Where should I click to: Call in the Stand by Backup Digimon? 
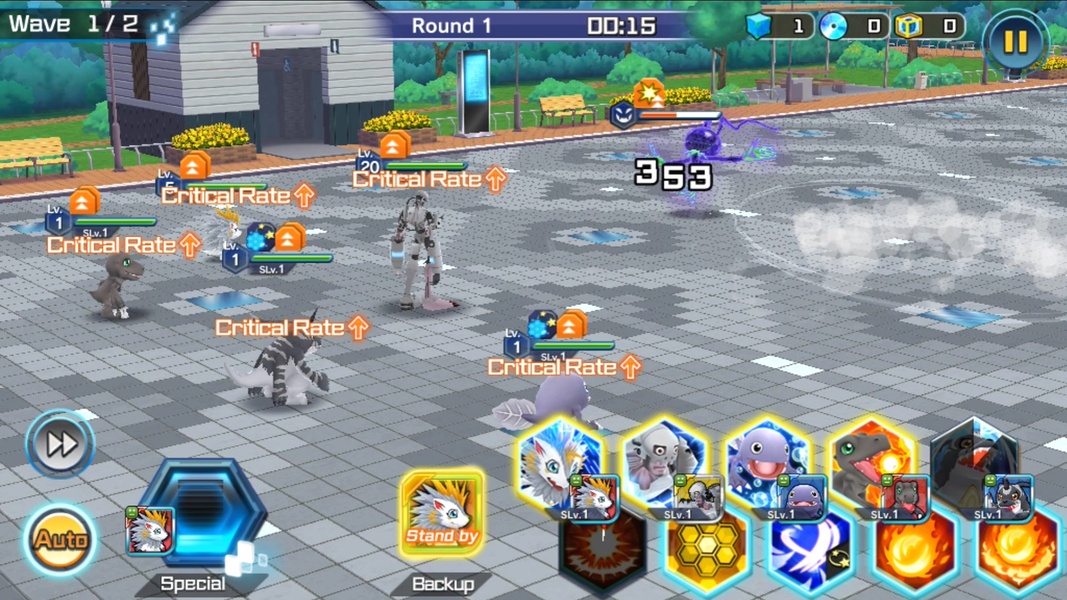coord(442,514)
